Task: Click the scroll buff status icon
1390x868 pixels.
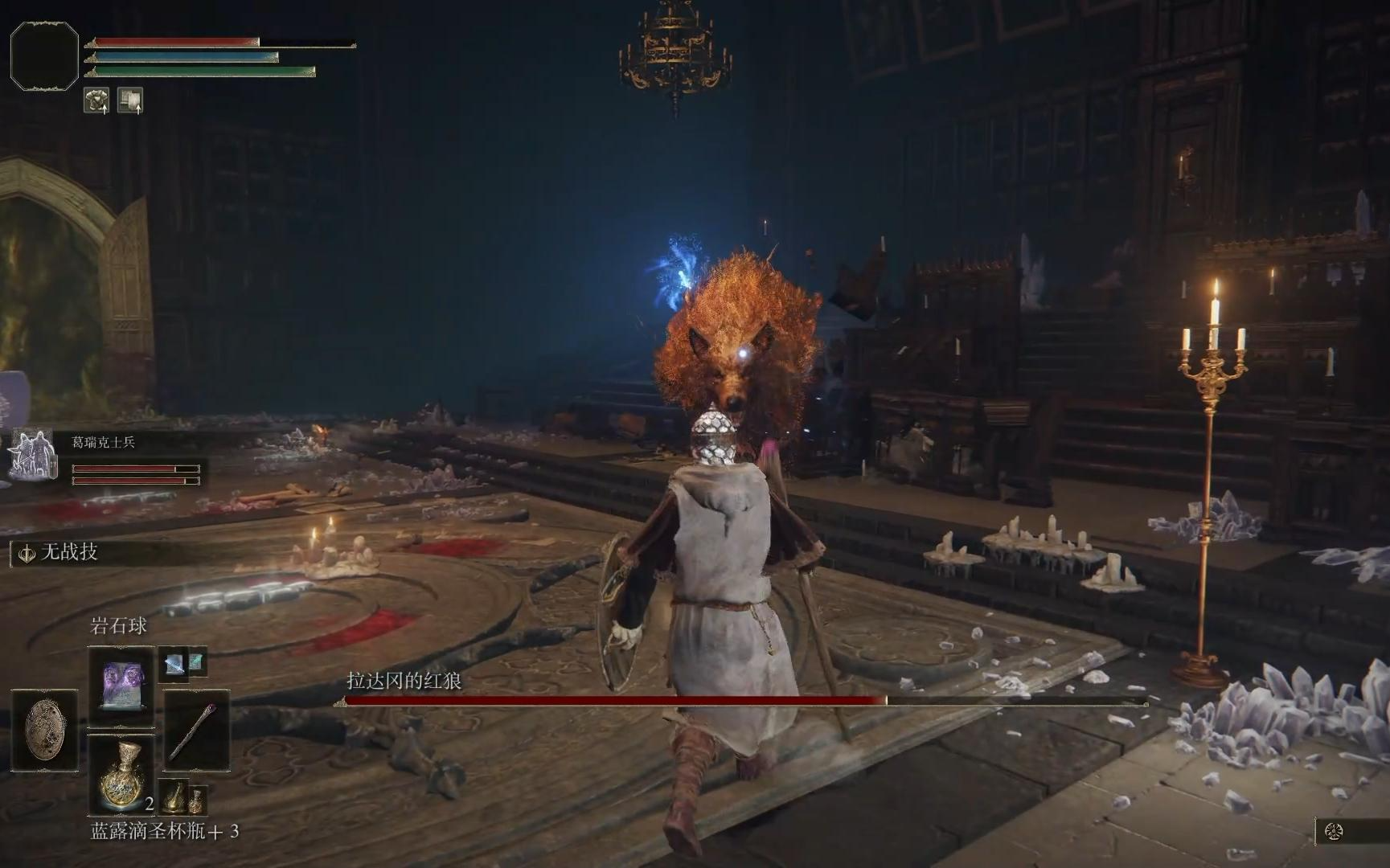Action: (x=130, y=100)
